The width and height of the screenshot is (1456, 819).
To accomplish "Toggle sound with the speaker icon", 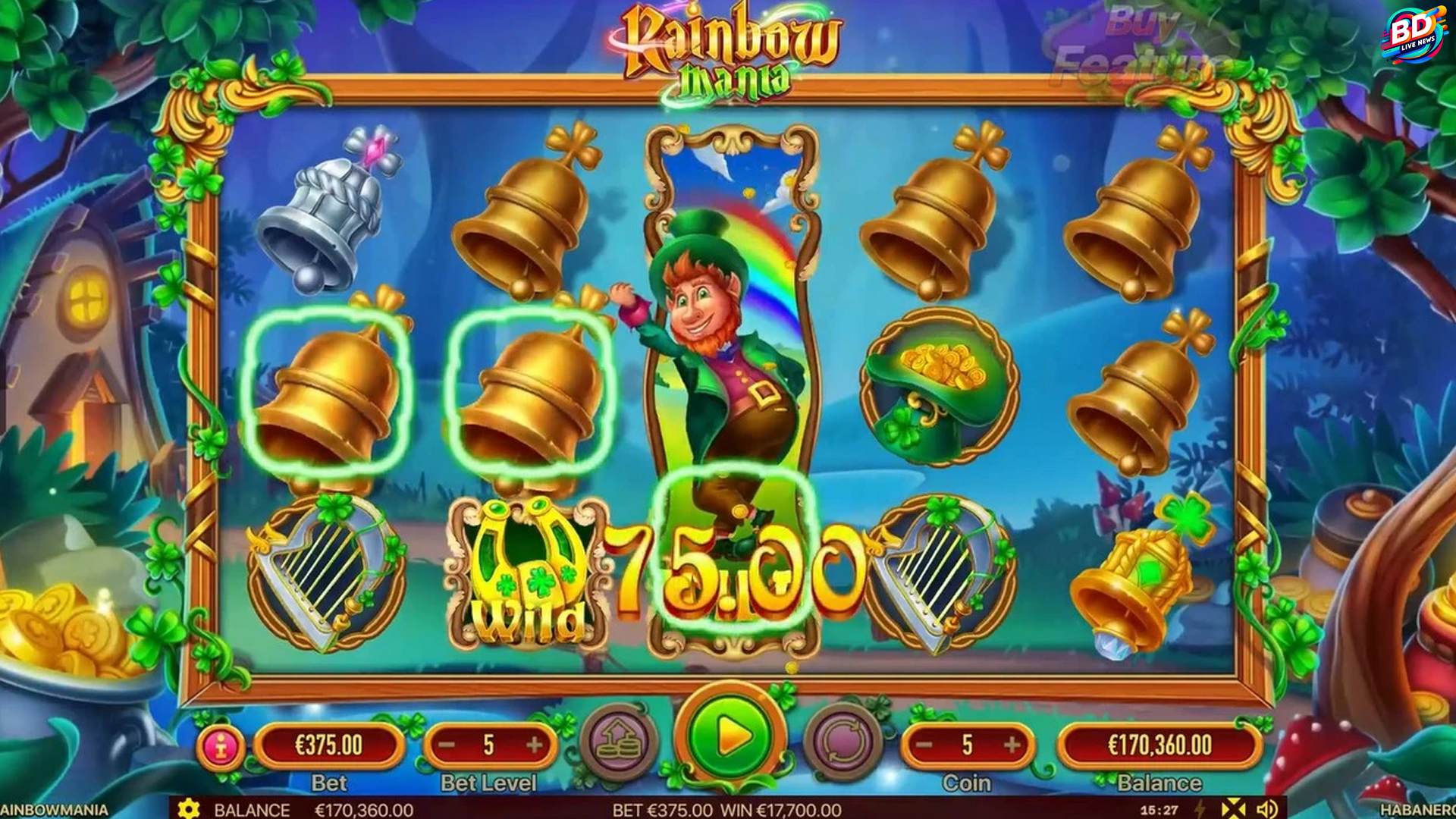I will [1267, 809].
